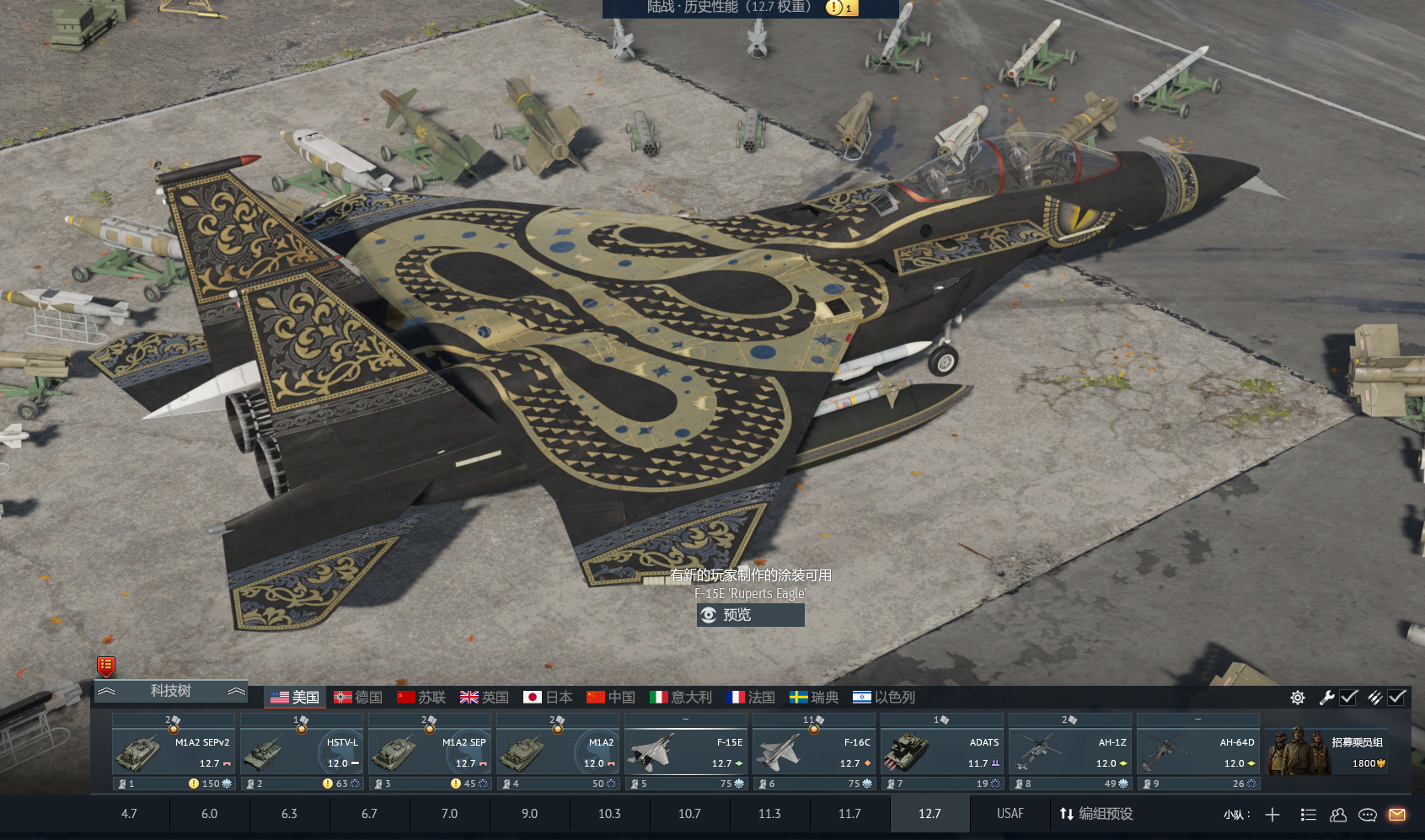Choose the AH-64D helicopter slot
Viewport: 1425px width, 840px height.
(1198, 752)
